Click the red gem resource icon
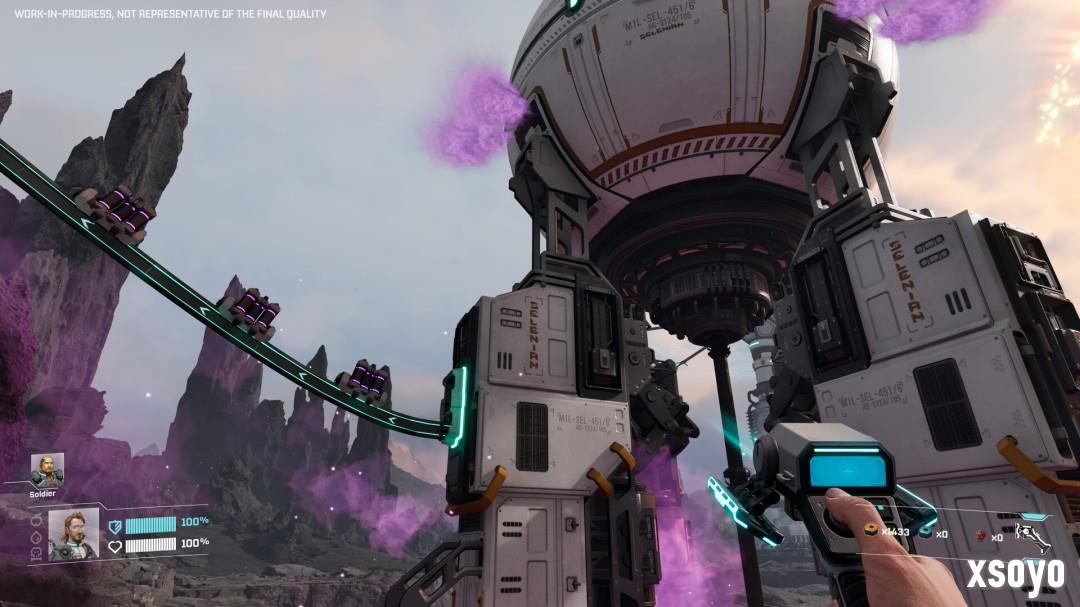 pos(980,537)
